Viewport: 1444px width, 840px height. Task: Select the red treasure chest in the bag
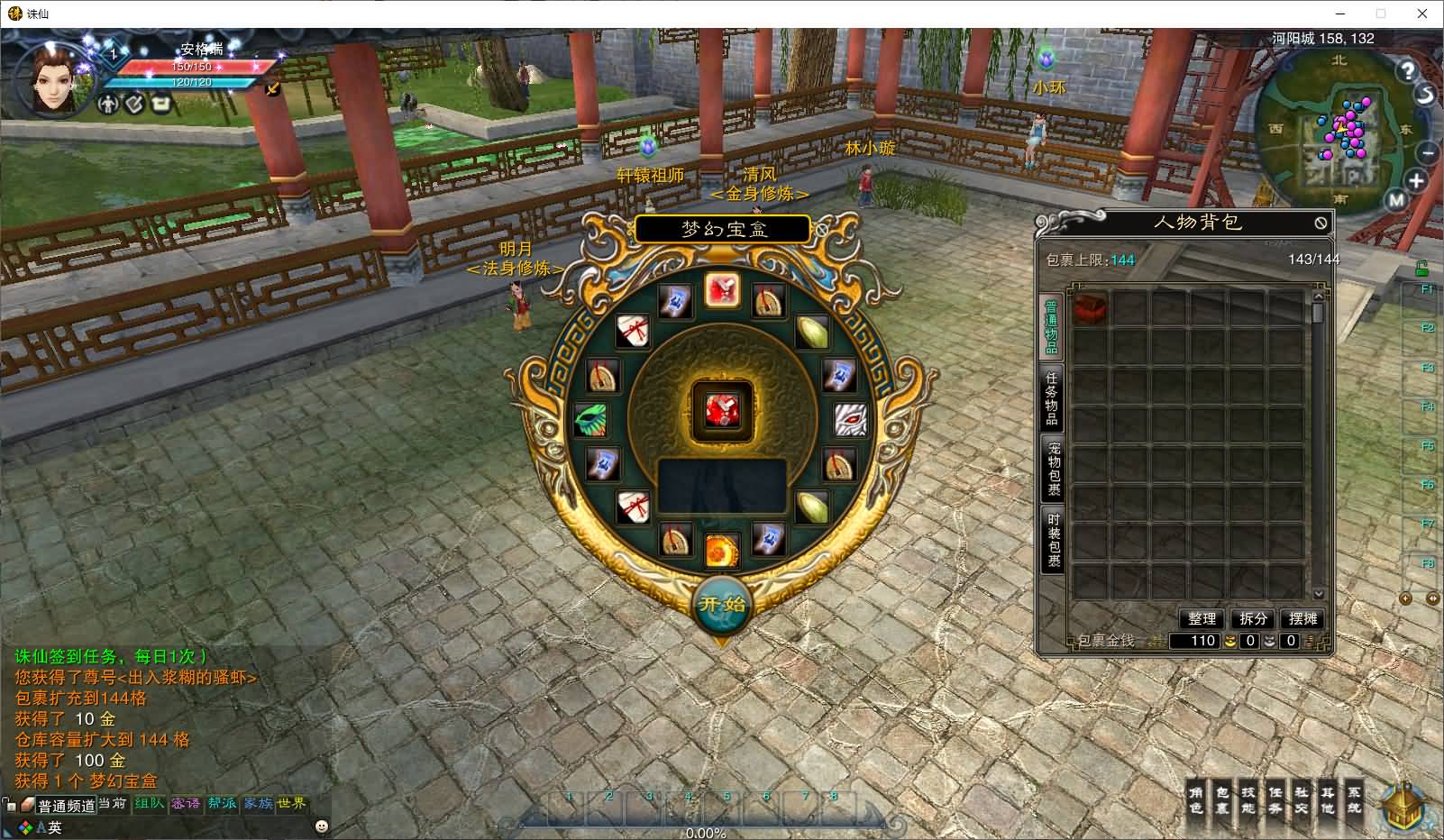(x=1091, y=307)
